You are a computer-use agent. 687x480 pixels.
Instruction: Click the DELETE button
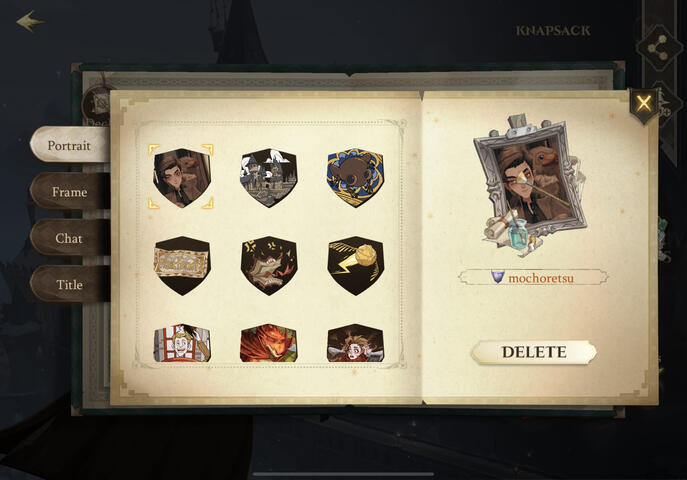[x=533, y=352]
